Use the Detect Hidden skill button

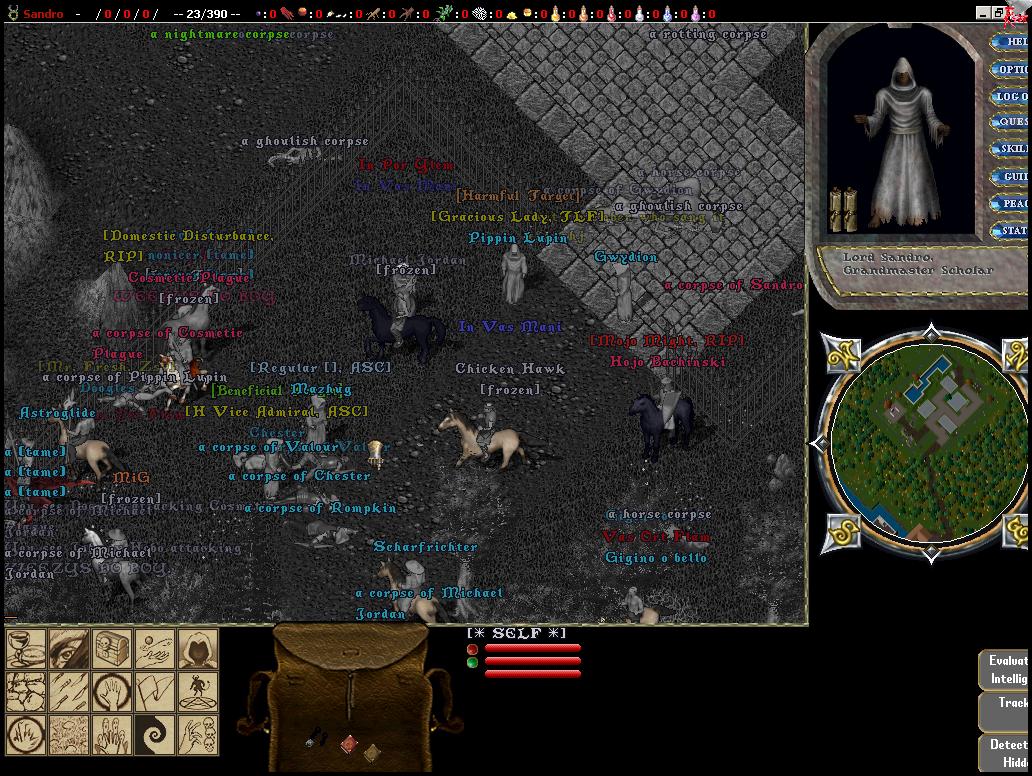[x=1006, y=752]
